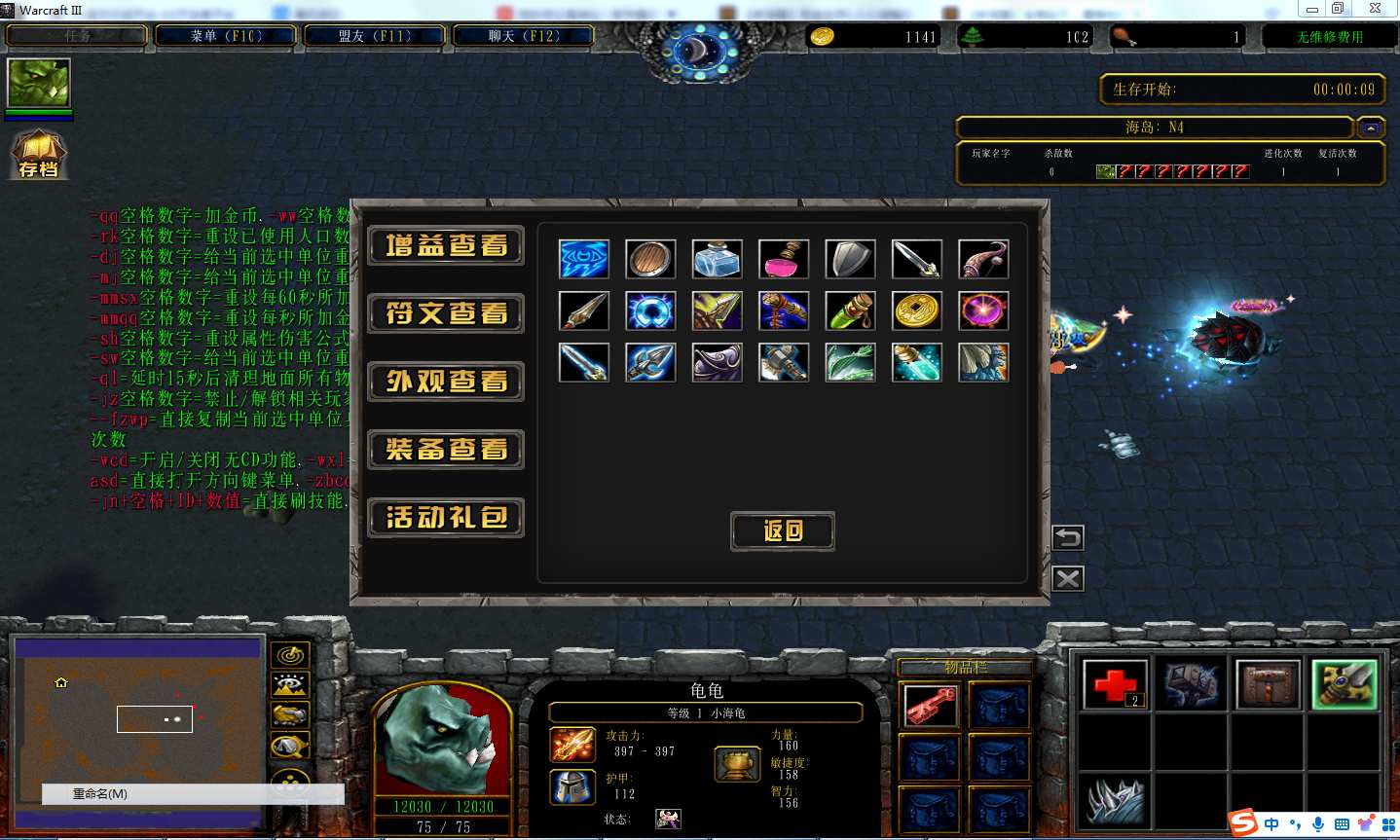Minimize the Warcraft III window
Screen dimensions: 1400x840
click(x=1312, y=9)
